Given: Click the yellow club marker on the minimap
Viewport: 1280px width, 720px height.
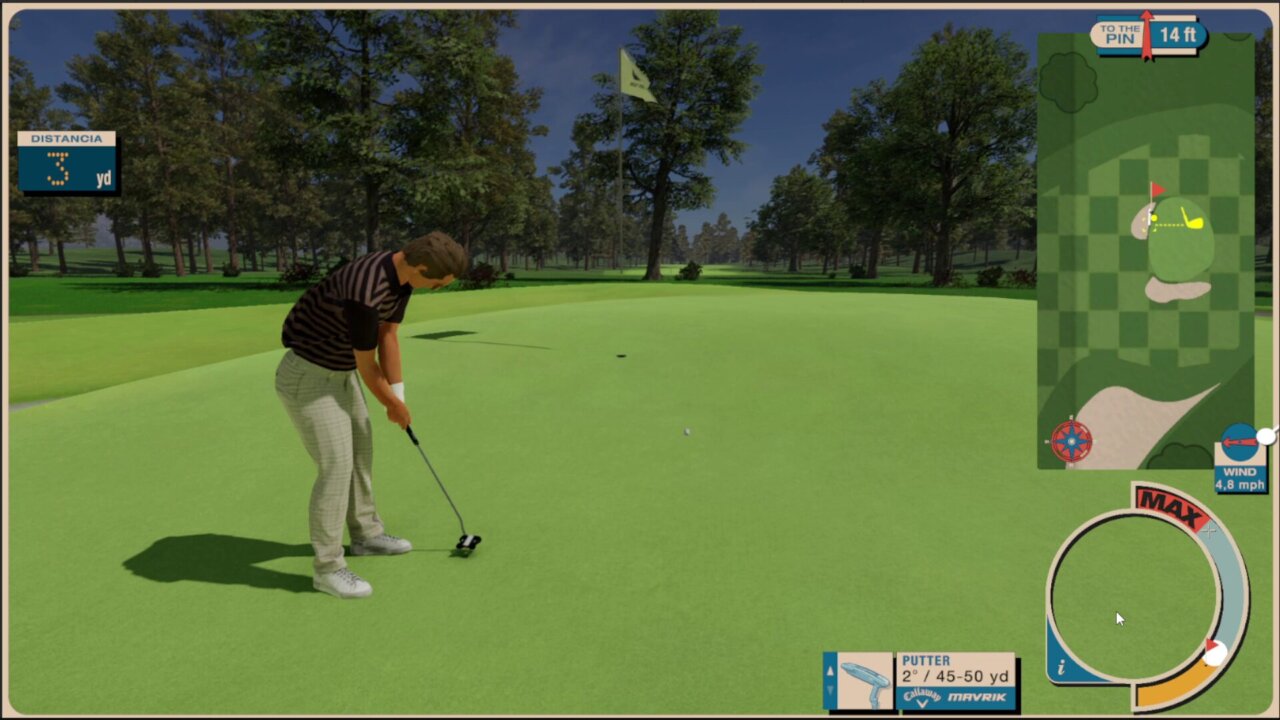Looking at the screenshot, I should point(1192,219).
